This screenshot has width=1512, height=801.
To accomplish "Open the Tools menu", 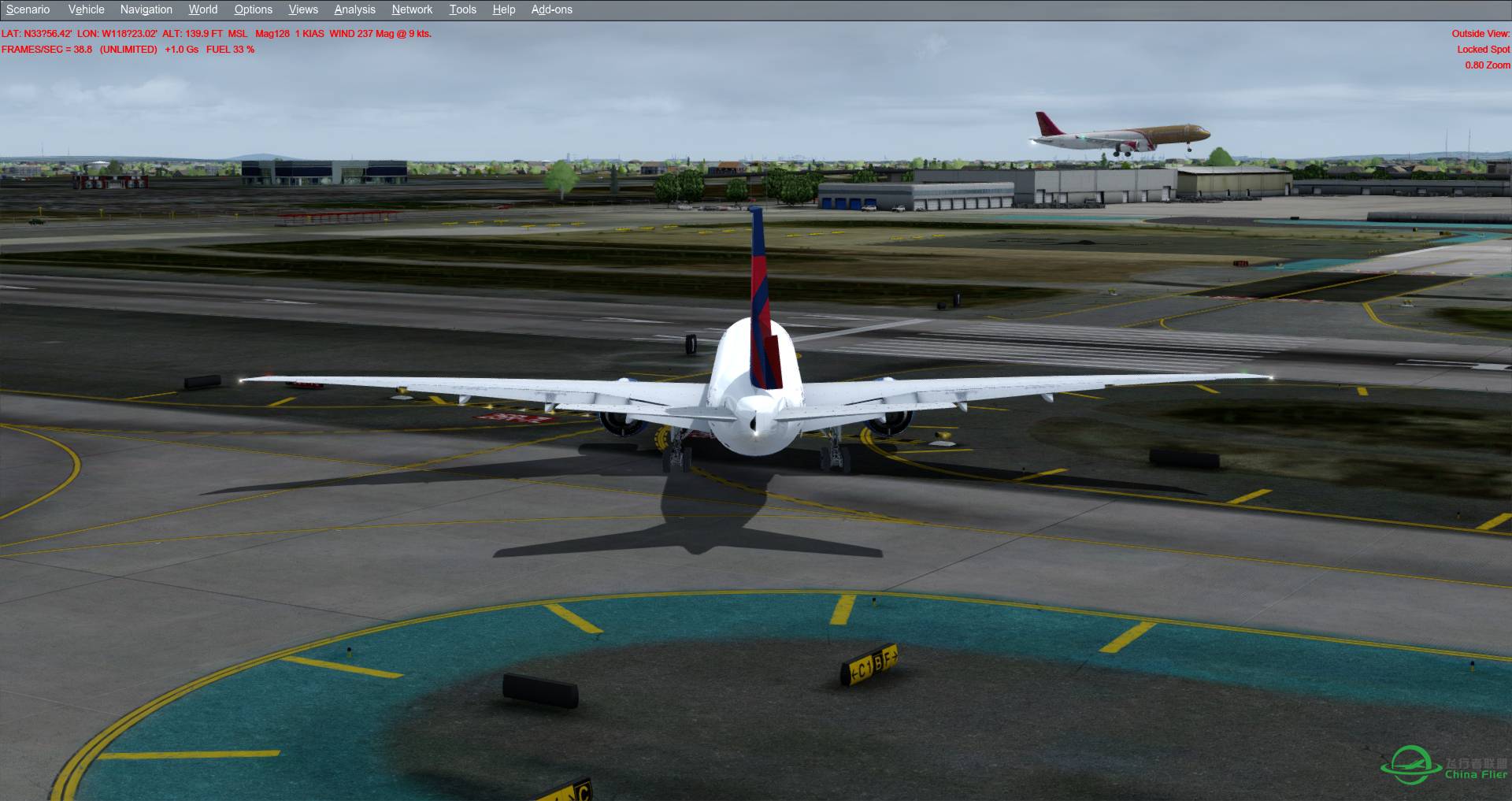I will point(462,9).
